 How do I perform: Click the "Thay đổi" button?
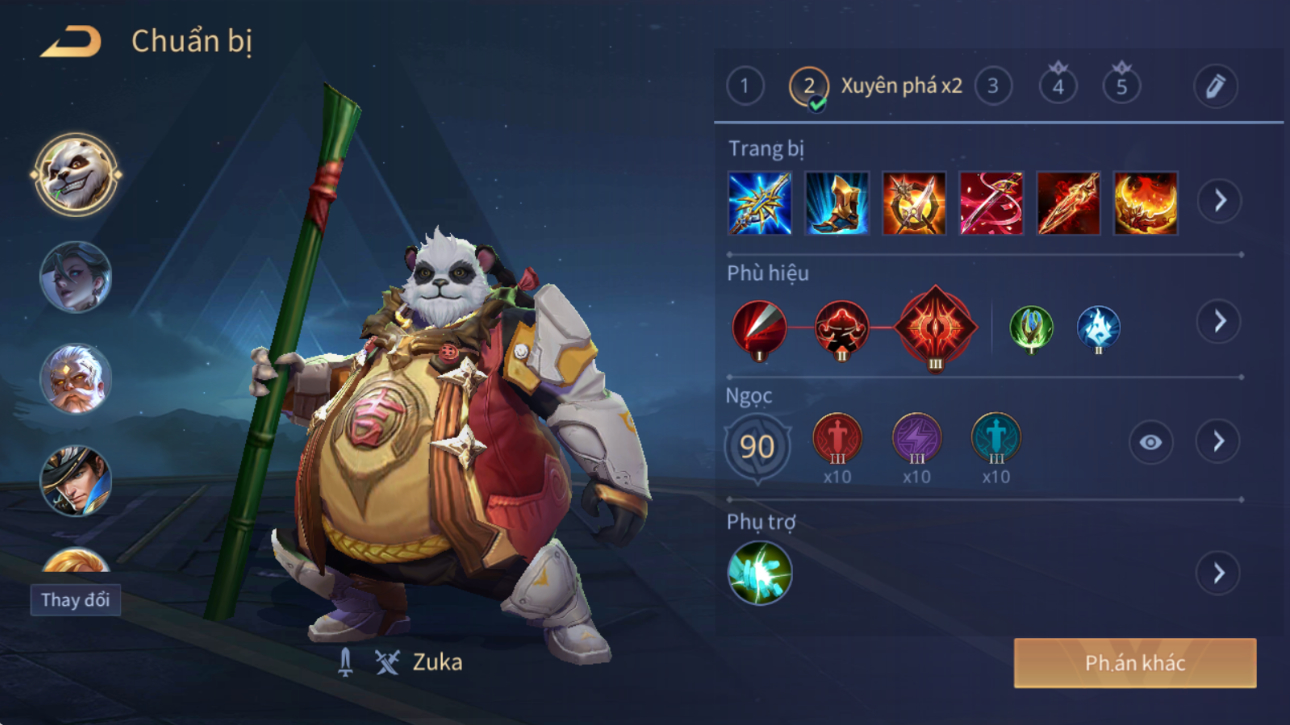click(x=75, y=600)
